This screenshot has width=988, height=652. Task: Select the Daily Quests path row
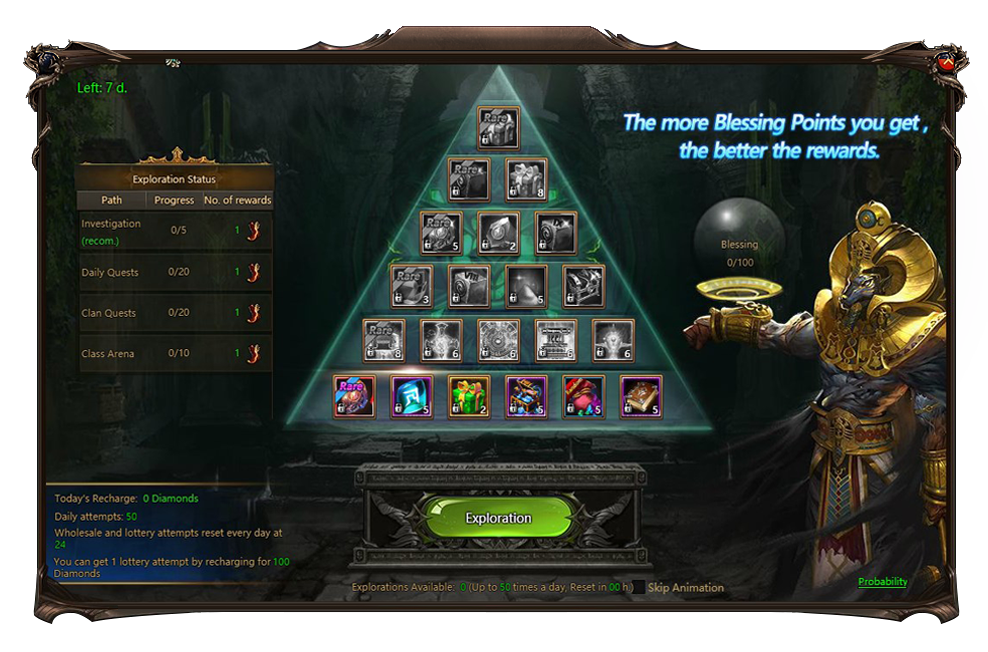pos(175,272)
